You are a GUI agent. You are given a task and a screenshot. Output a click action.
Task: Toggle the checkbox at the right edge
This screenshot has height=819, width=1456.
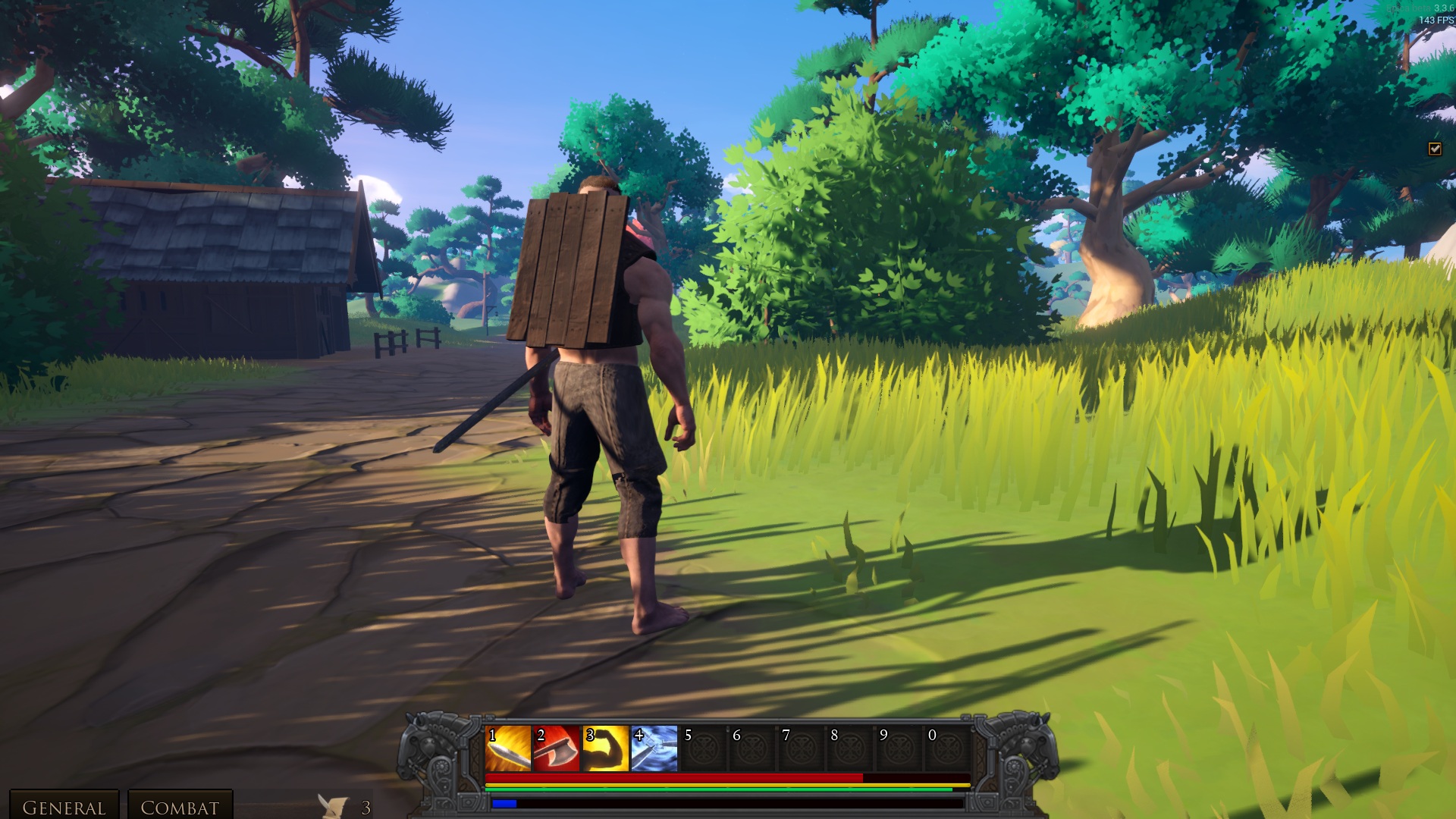click(x=1435, y=149)
